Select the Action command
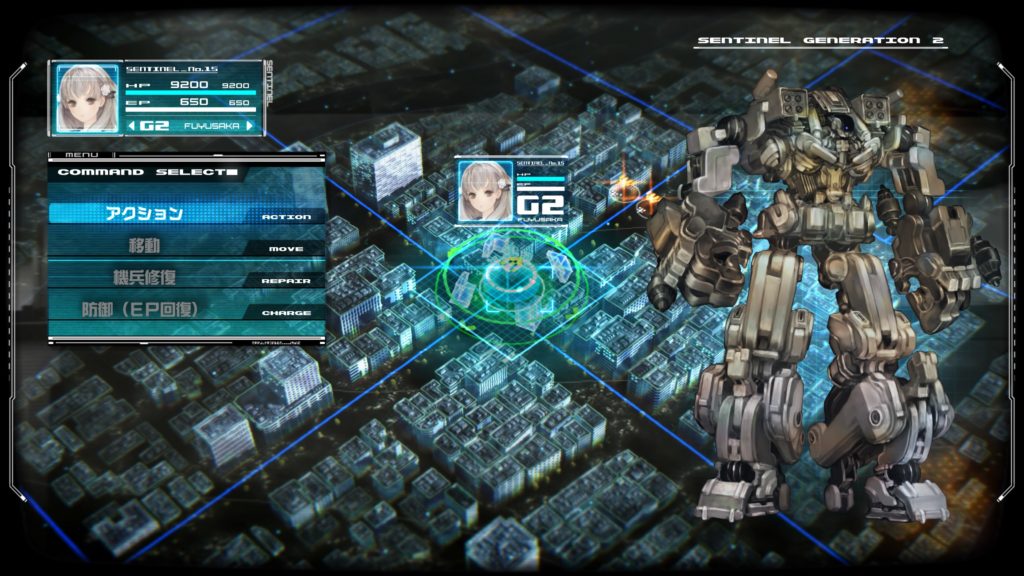Image resolution: width=1024 pixels, height=576 pixels. pyautogui.click(x=186, y=213)
